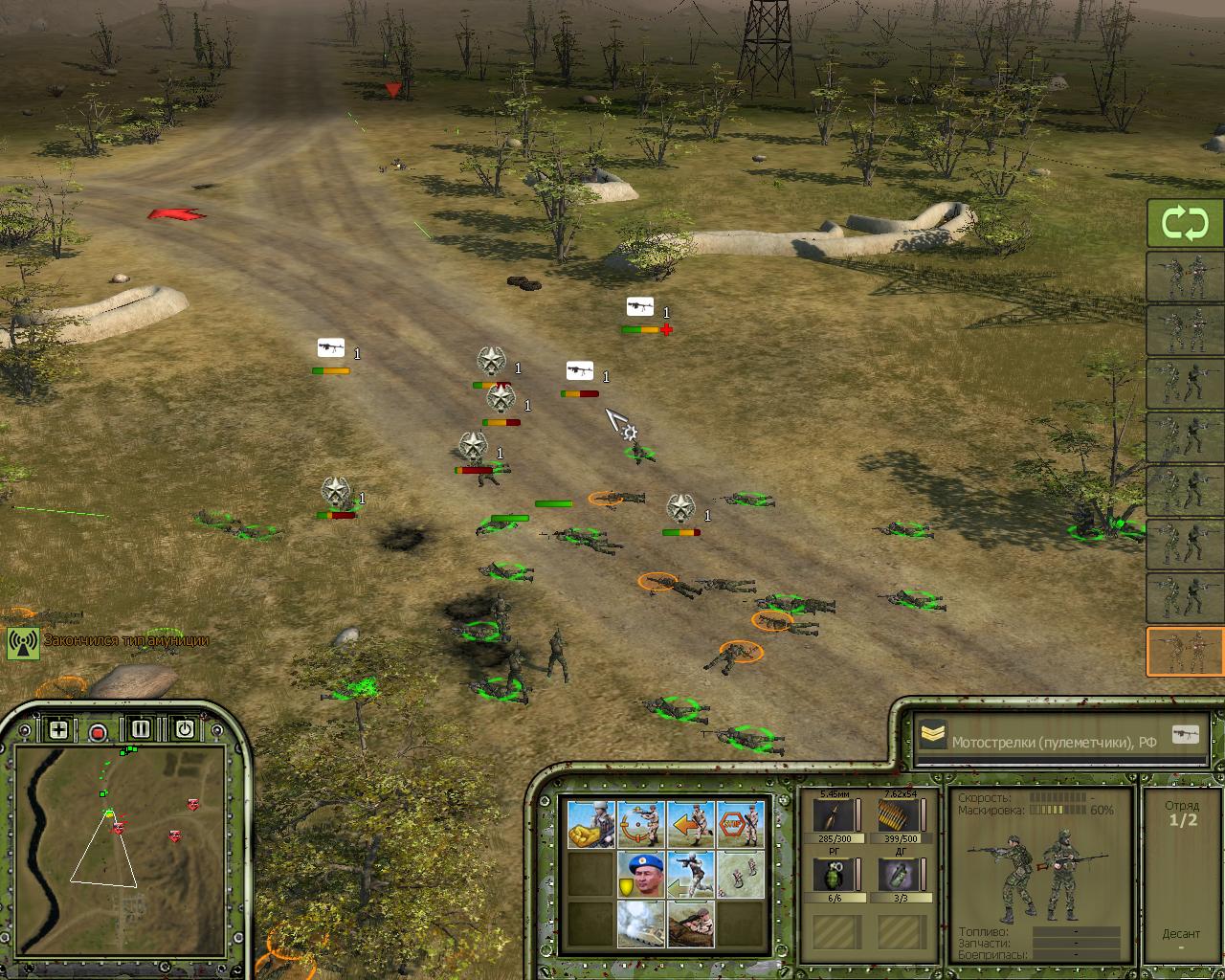Image resolution: width=1225 pixels, height=980 pixels.
Task: Use the smoke screen tank ability
Action: point(641,924)
